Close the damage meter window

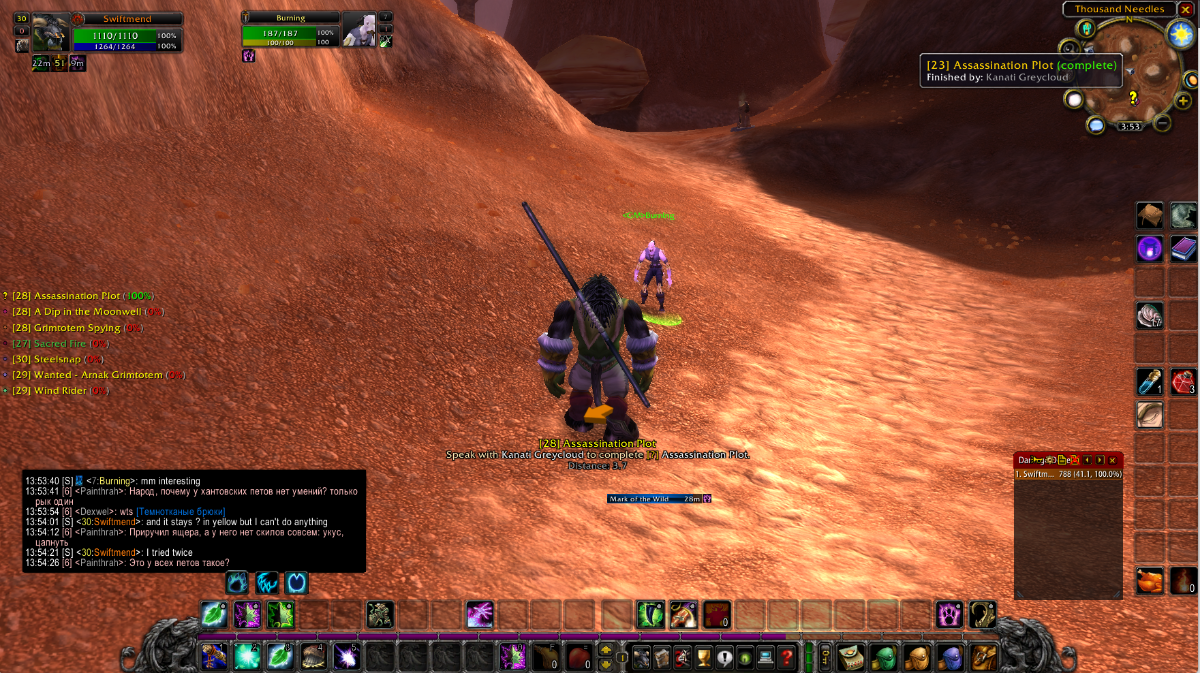pyautogui.click(x=1113, y=460)
